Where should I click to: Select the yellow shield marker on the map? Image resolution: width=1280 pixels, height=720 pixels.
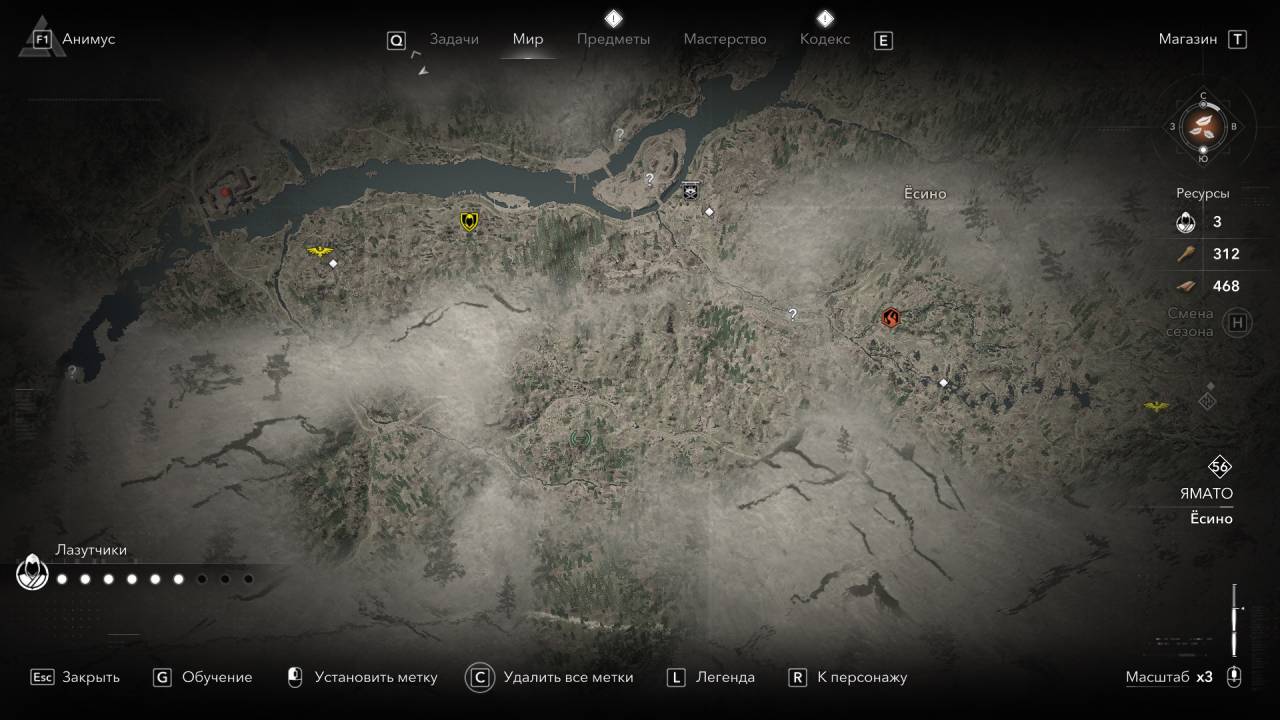click(469, 221)
